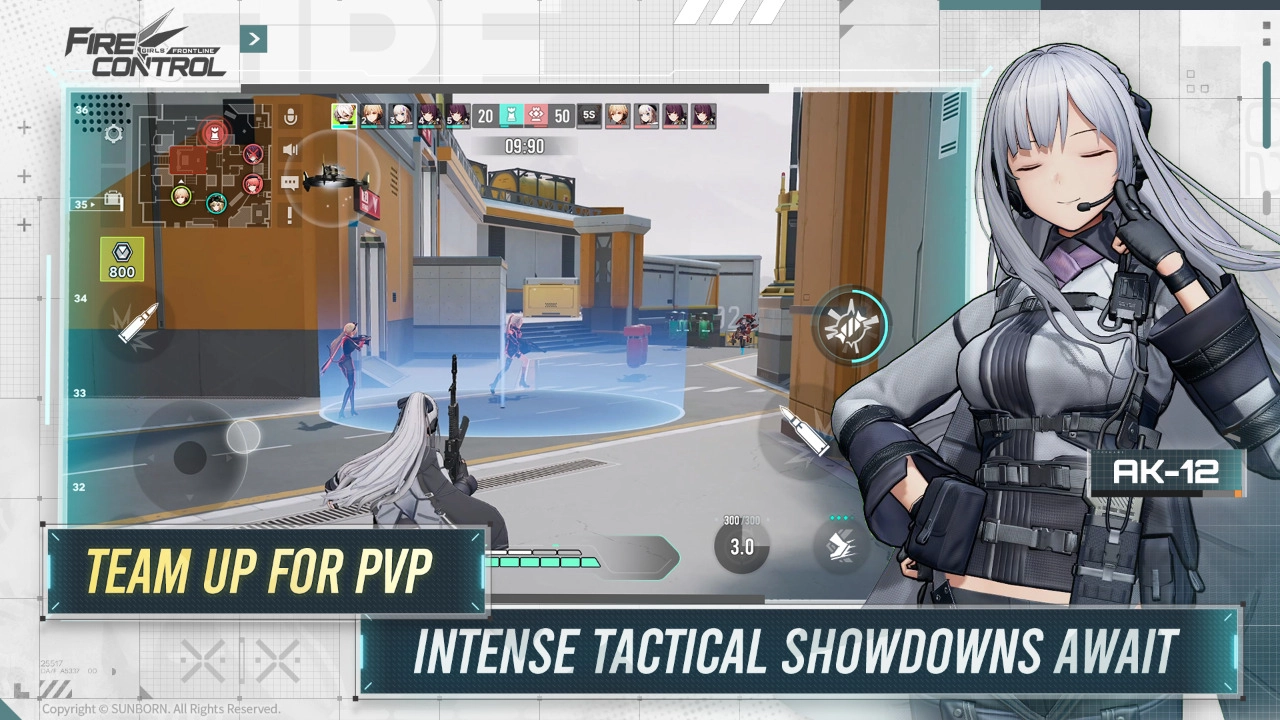
Task: Open the settings gear on the minimap
Action: click(113, 134)
